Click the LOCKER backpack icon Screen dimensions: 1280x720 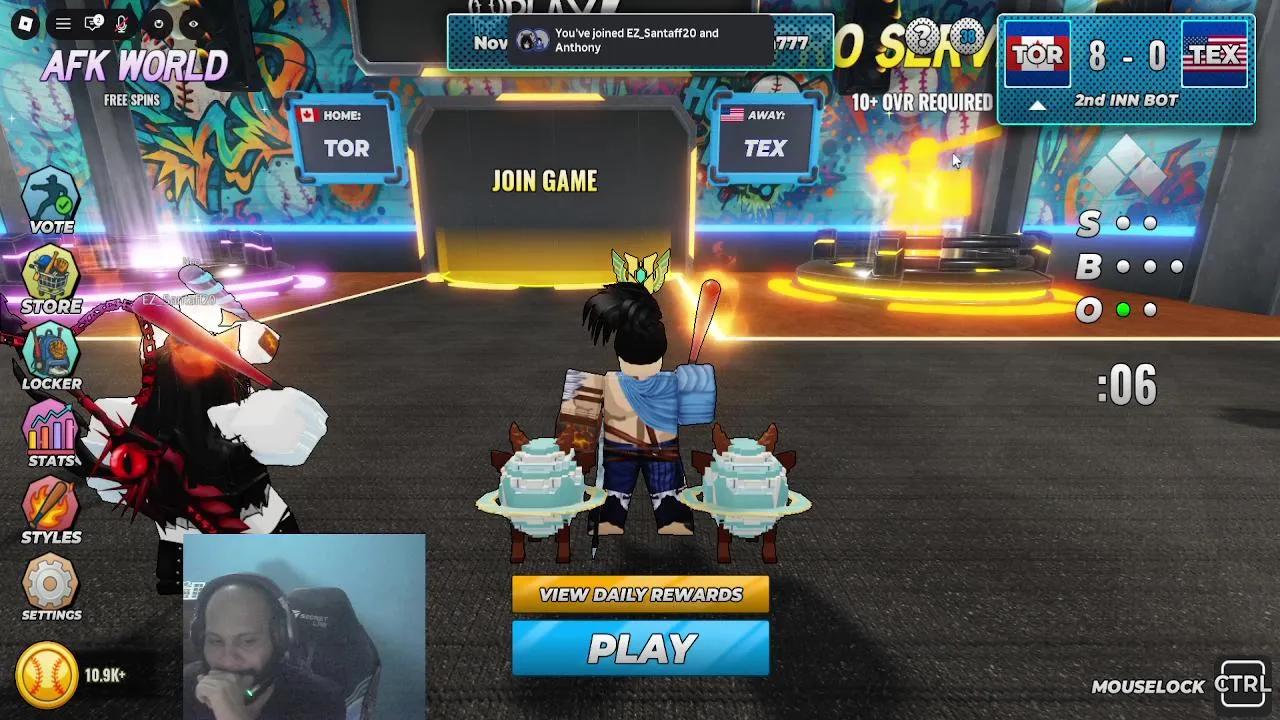point(51,352)
